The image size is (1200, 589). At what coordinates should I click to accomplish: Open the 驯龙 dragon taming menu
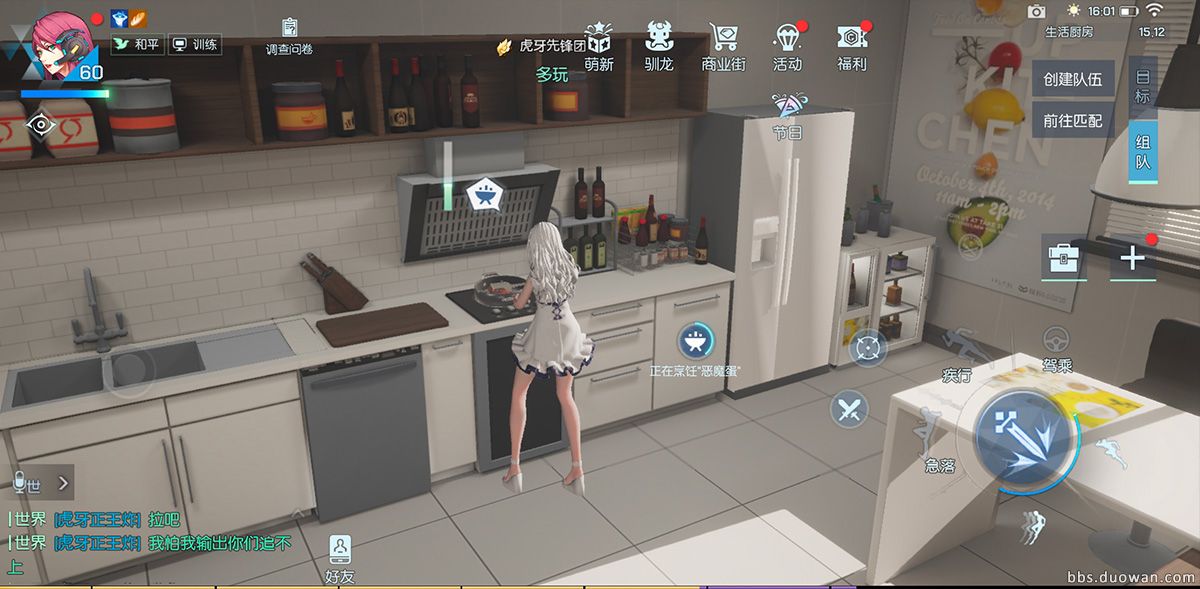tap(659, 45)
